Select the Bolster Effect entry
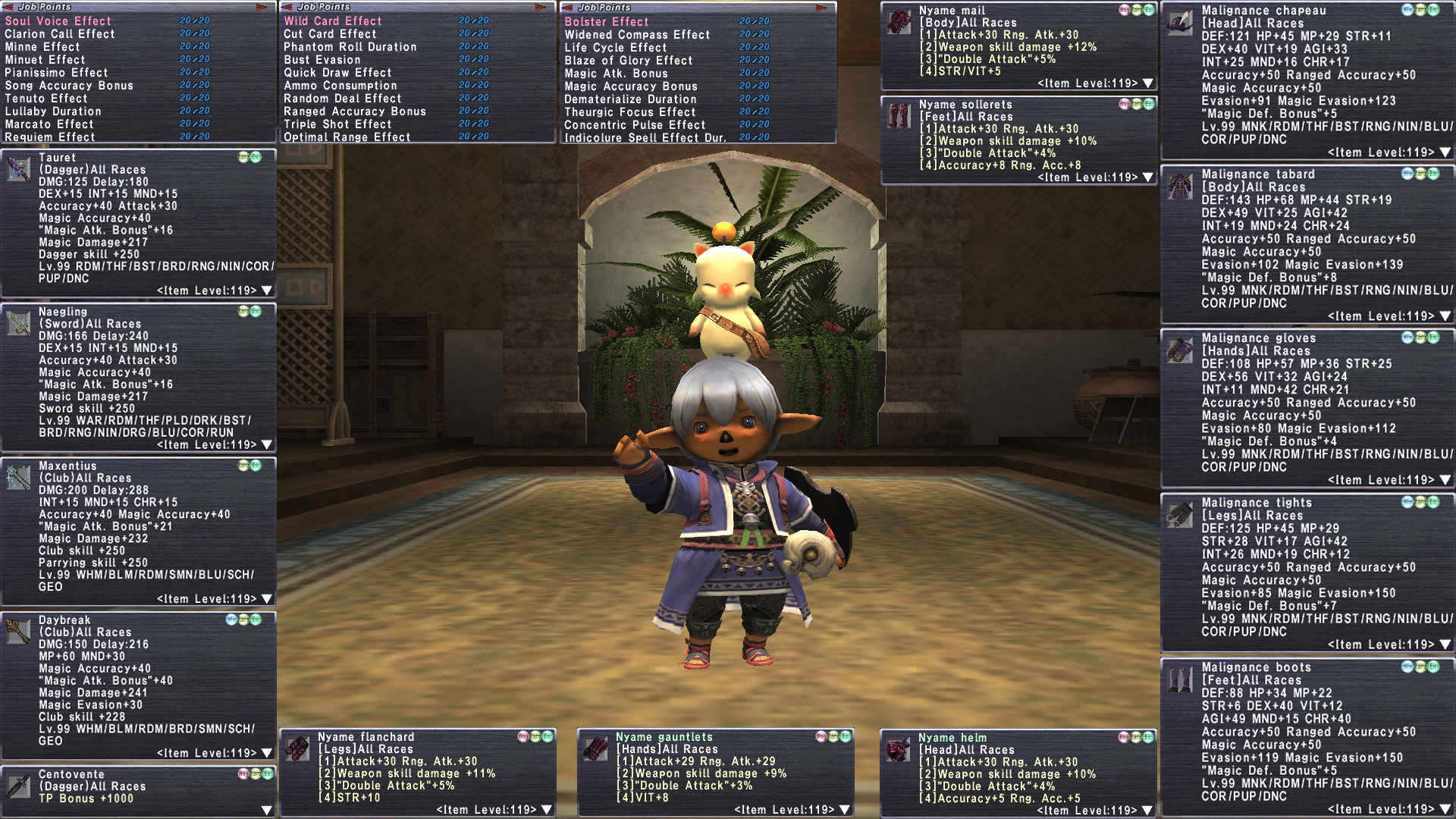Screen dimensions: 1456x819 tap(606, 22)
